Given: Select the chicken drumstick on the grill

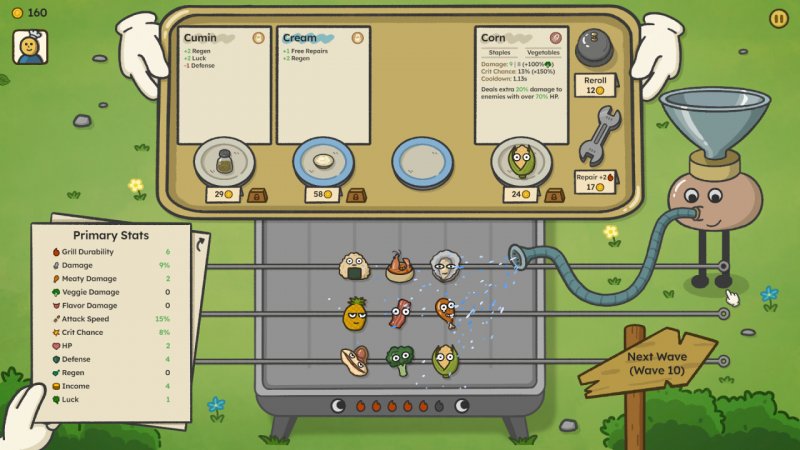Looking at the screenshot, I should tap(446, 313).
